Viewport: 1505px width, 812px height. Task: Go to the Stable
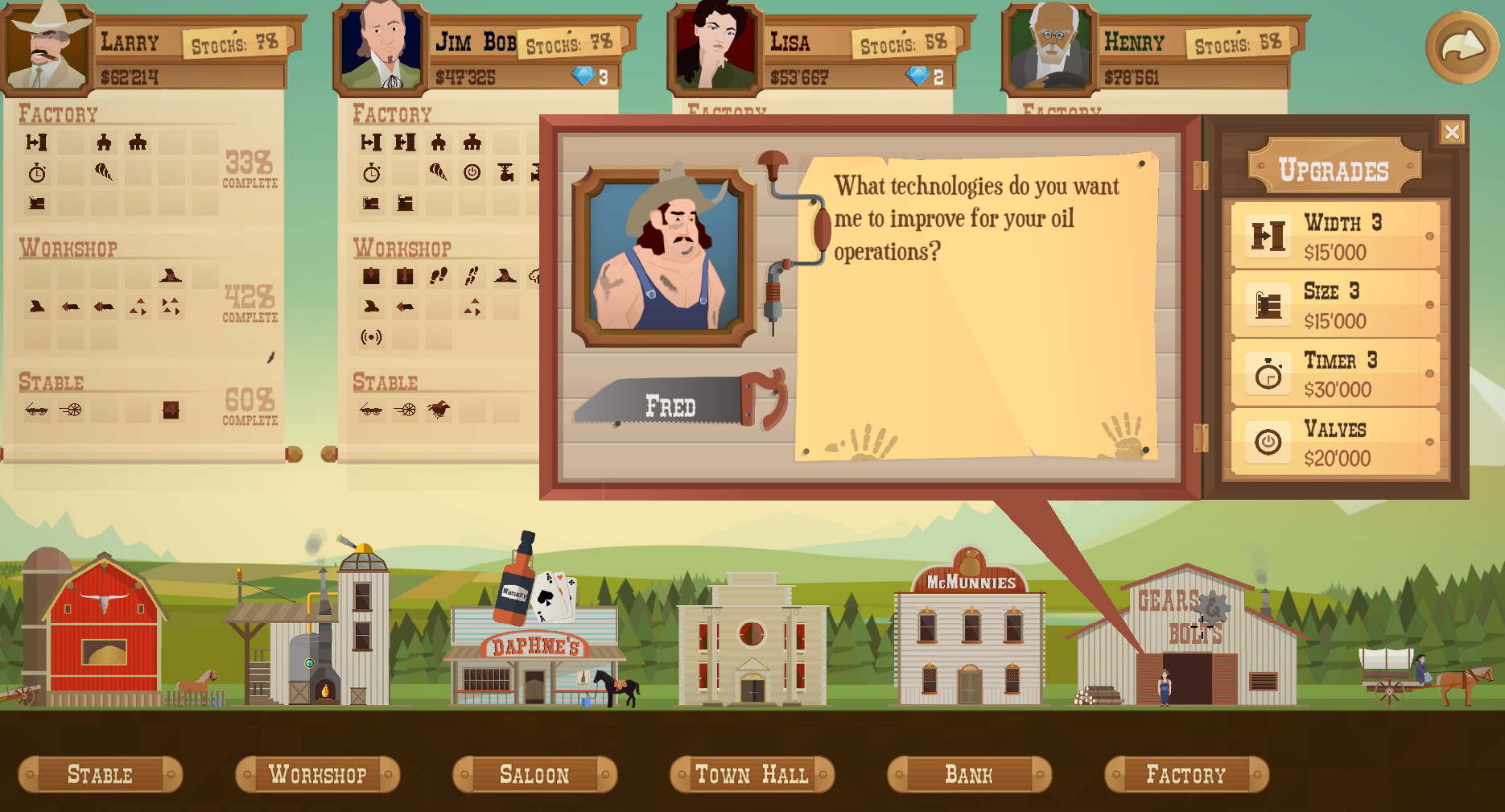click(x=100, y=774)
